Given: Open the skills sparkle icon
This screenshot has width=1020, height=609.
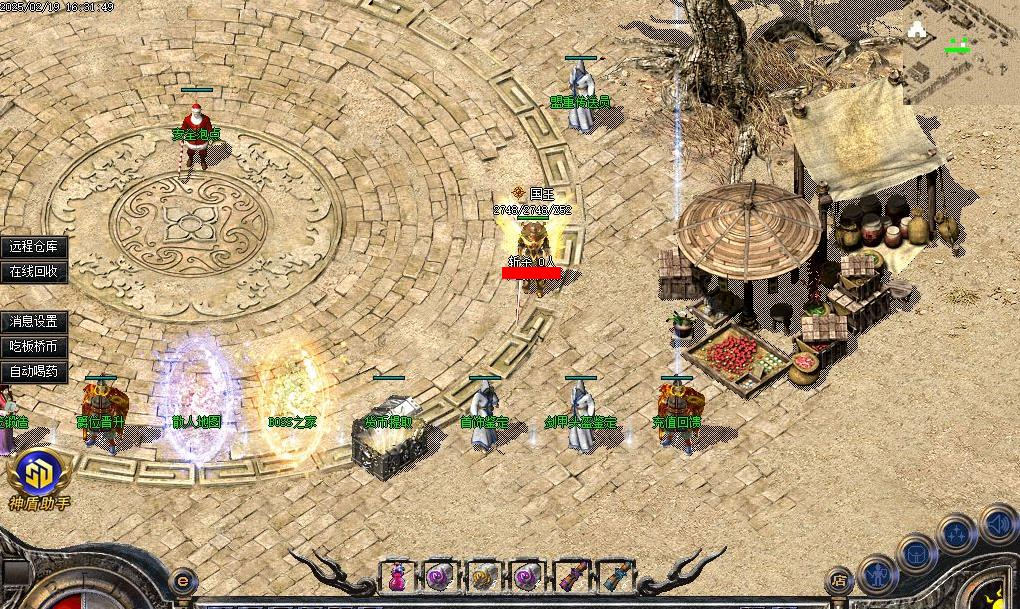Looking at the screenshot, I should (x=956, y=532).
